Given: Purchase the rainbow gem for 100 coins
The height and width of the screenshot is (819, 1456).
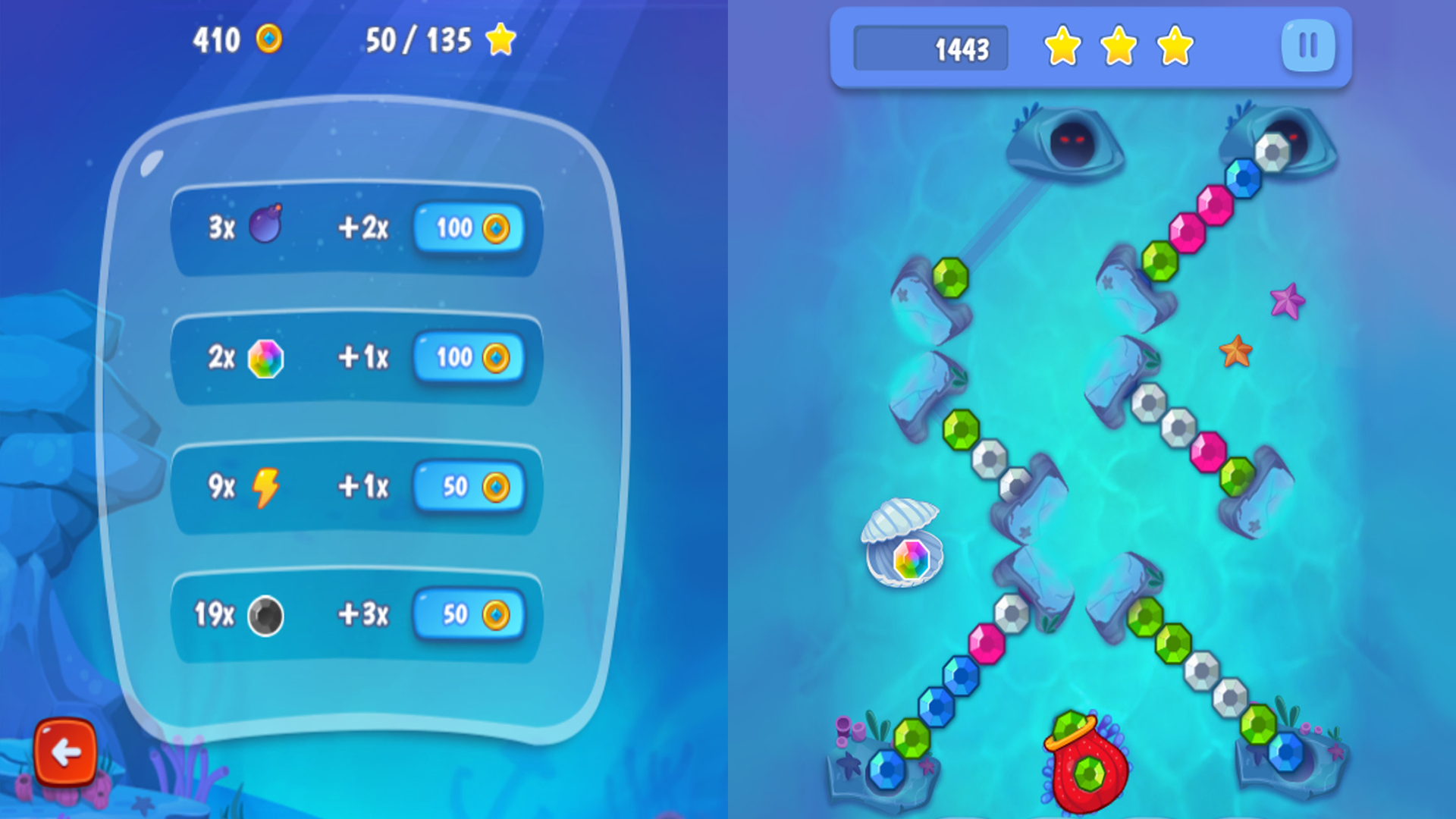Looking at the screenshot, I should [469, 358].
